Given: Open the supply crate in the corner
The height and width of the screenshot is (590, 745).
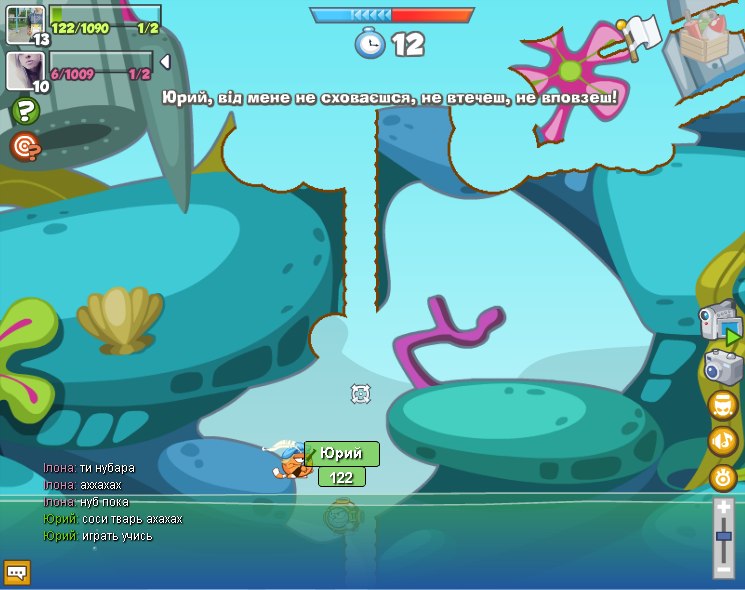Looking at the screenshot, I should 707,38.
